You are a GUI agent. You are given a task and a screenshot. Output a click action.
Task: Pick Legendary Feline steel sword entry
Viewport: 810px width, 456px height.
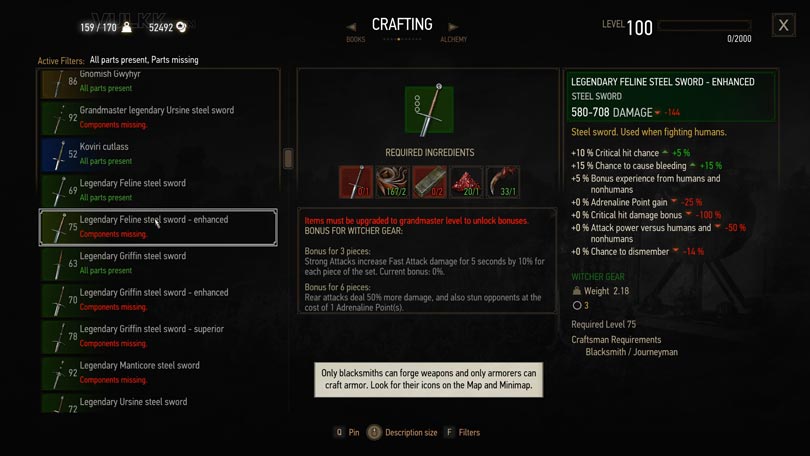click(158, 190)
